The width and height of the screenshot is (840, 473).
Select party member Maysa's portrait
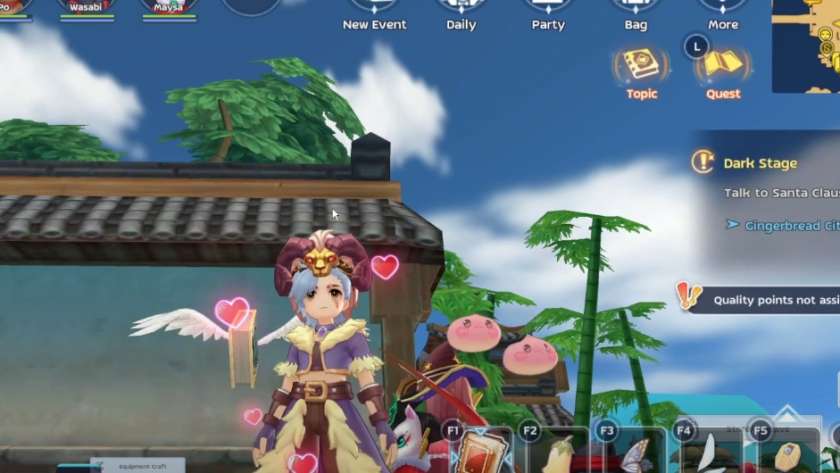click(168, 7)
